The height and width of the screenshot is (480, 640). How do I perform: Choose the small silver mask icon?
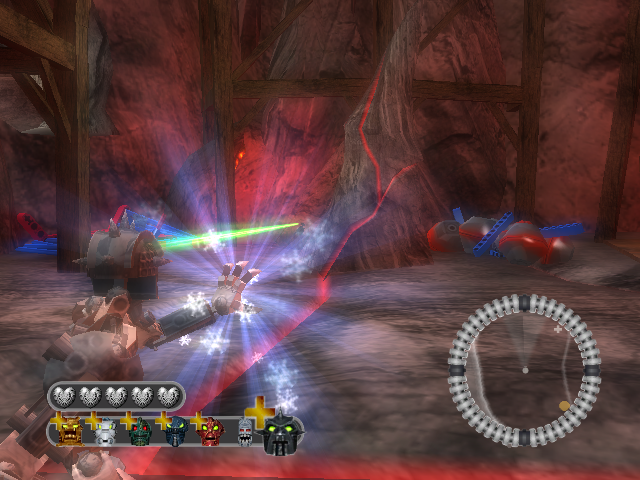[246, 432]
